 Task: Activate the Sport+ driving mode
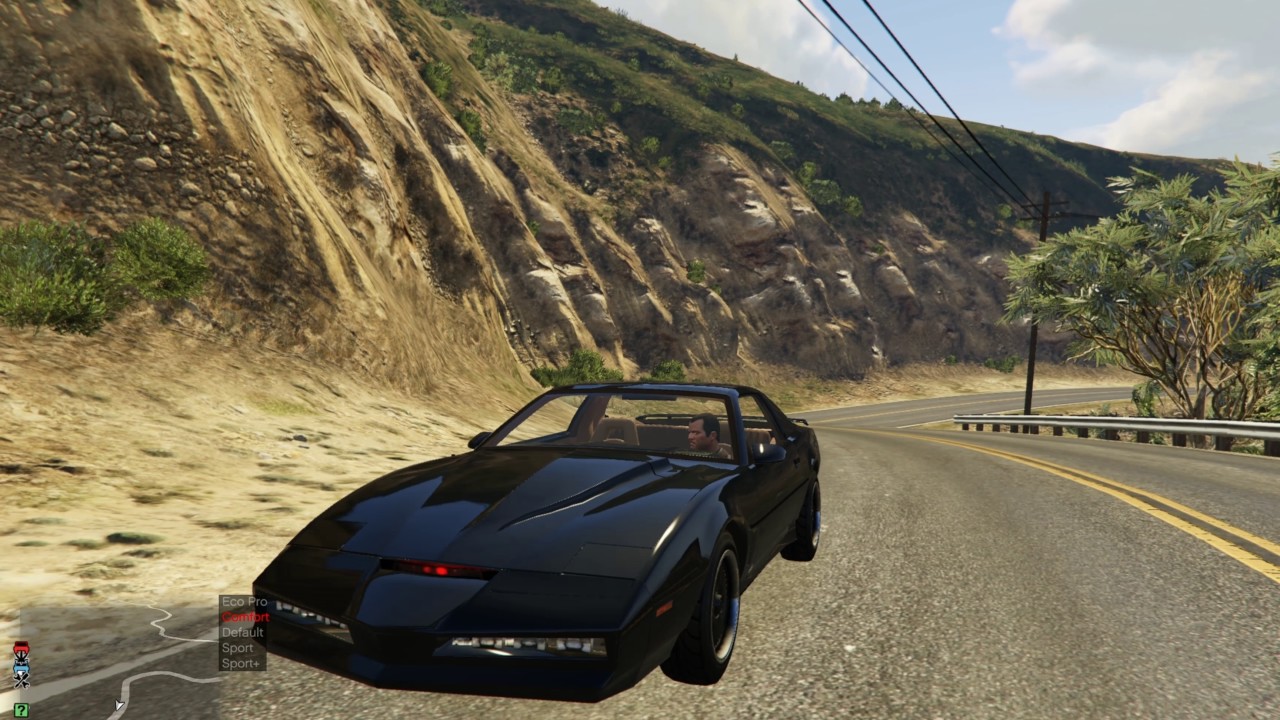click(x=241, y=663)
